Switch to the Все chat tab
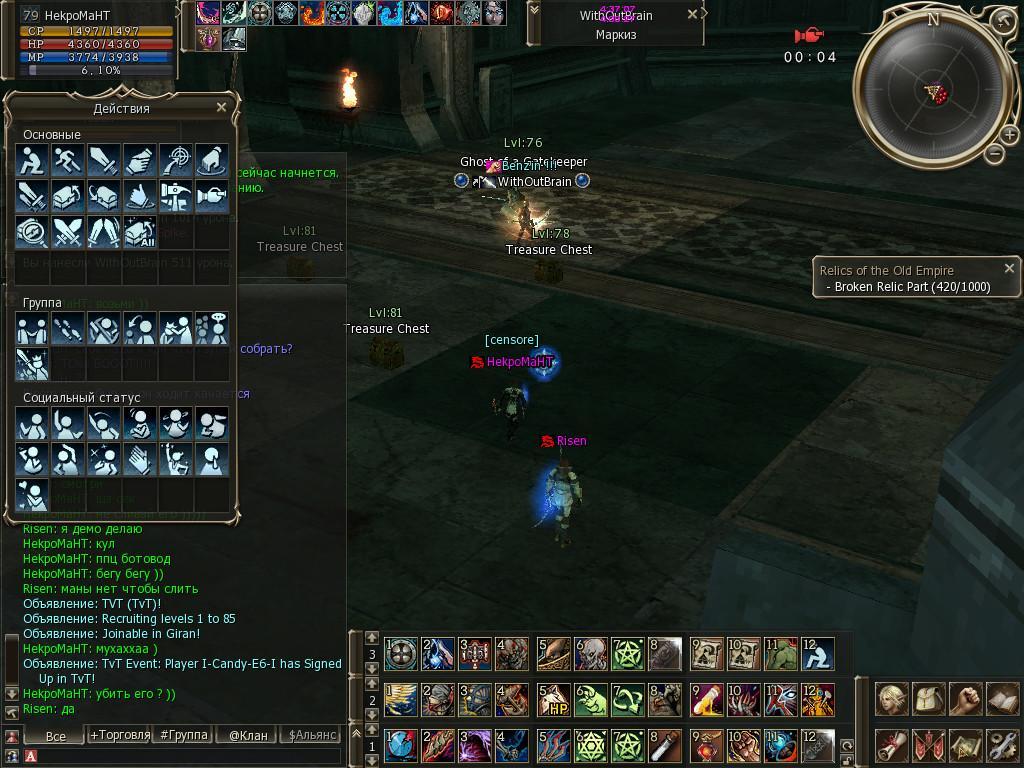Image resolution: width=1024 pixels, height=768 pixels. coord(56,735)
